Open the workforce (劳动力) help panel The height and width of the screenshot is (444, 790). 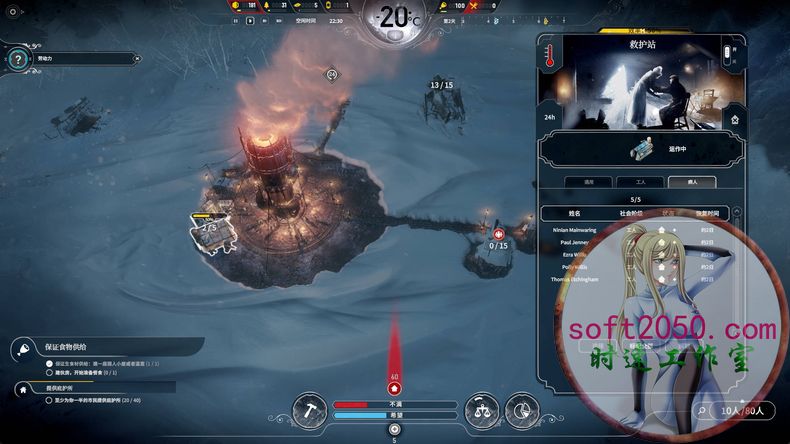17,59
